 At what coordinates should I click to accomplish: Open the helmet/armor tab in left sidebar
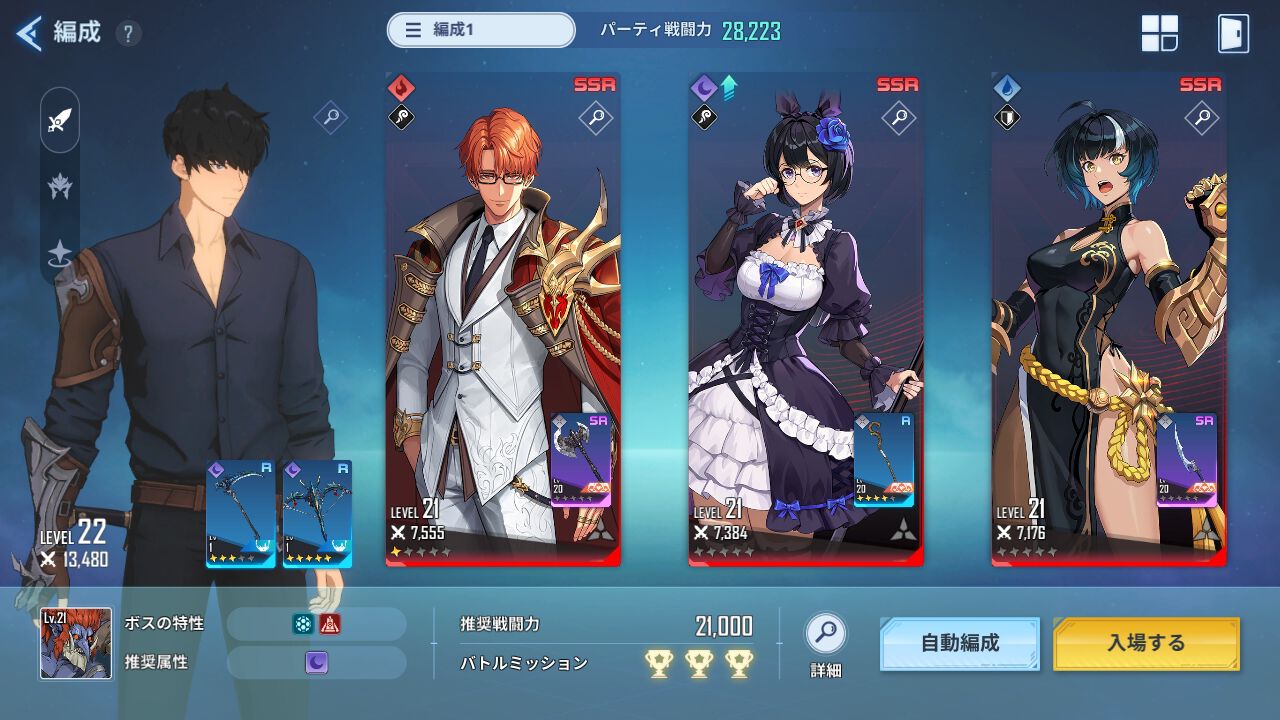point(58,184)
